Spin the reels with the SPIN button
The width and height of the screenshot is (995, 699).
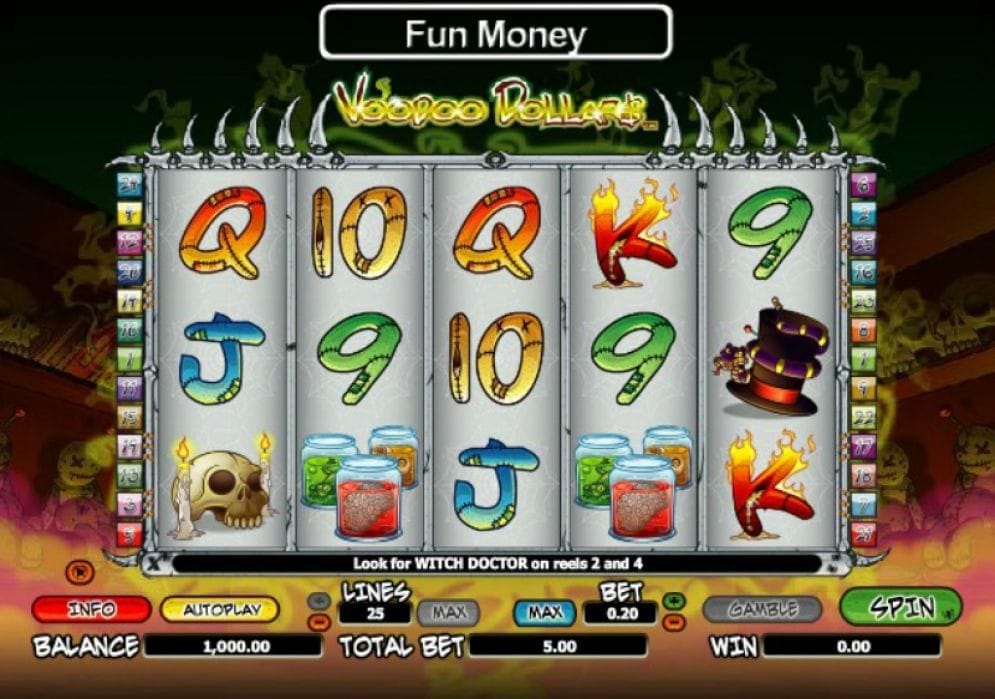900,607
